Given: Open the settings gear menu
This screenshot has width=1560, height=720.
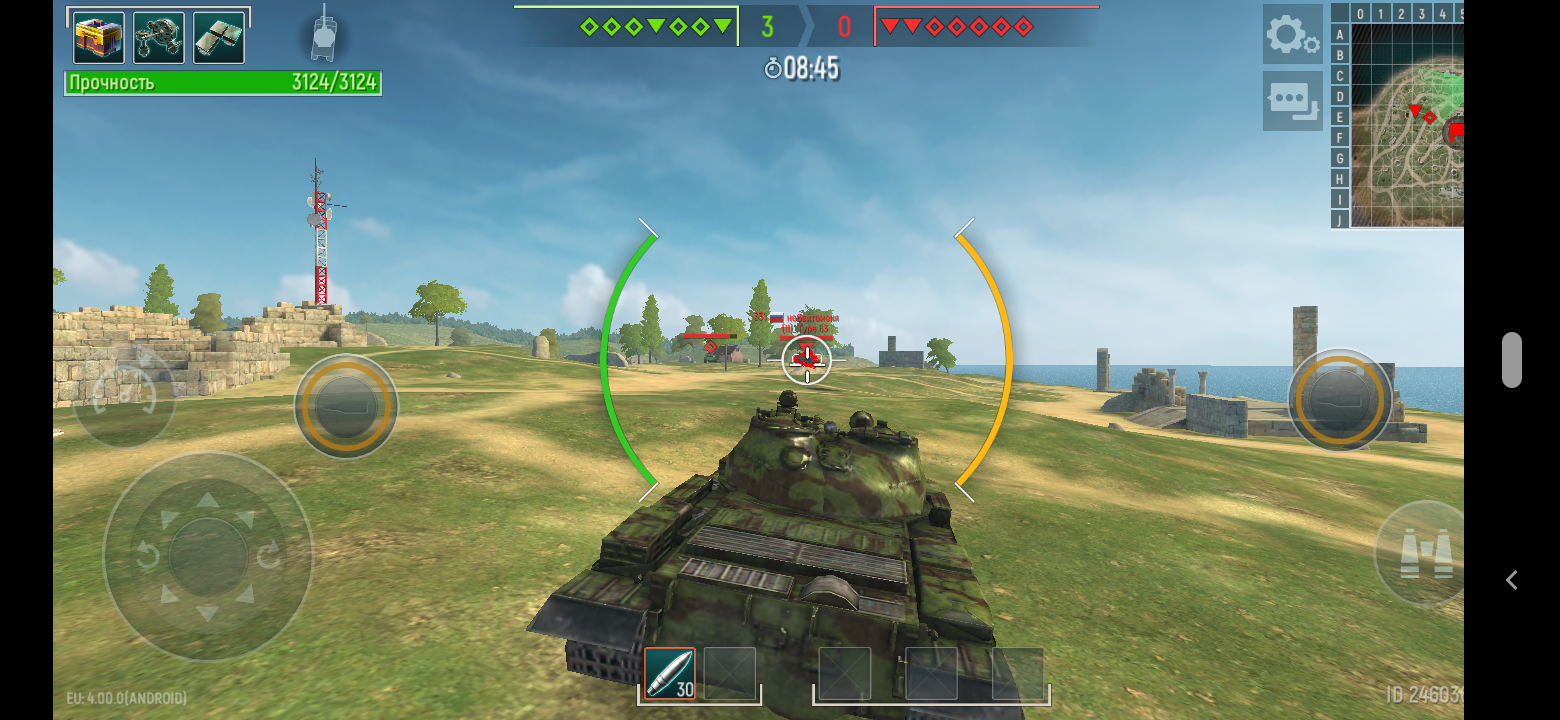Looking at the screenshot, I should pos(1292,35).
